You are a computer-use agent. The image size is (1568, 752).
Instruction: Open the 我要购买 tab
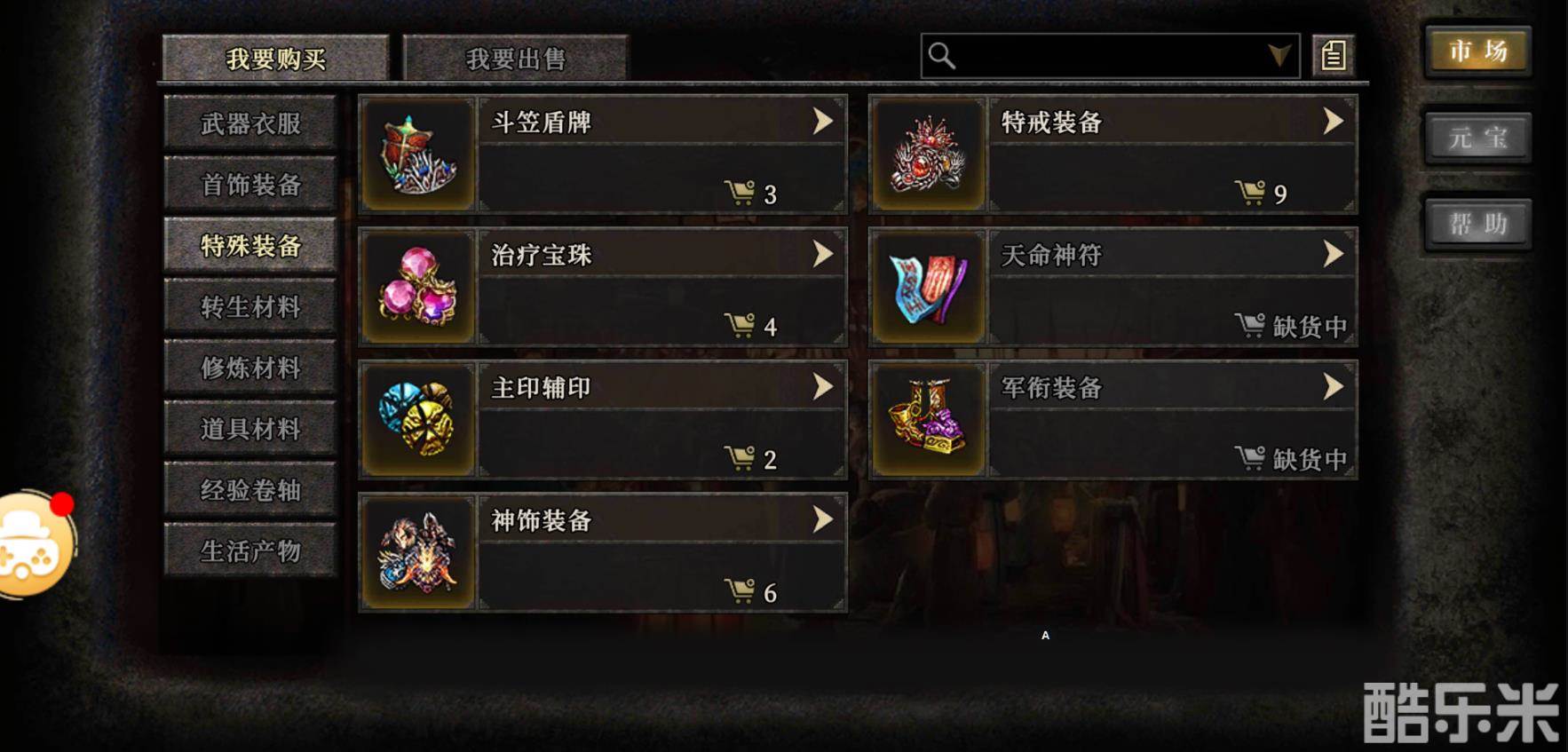[x=273, y=55]
